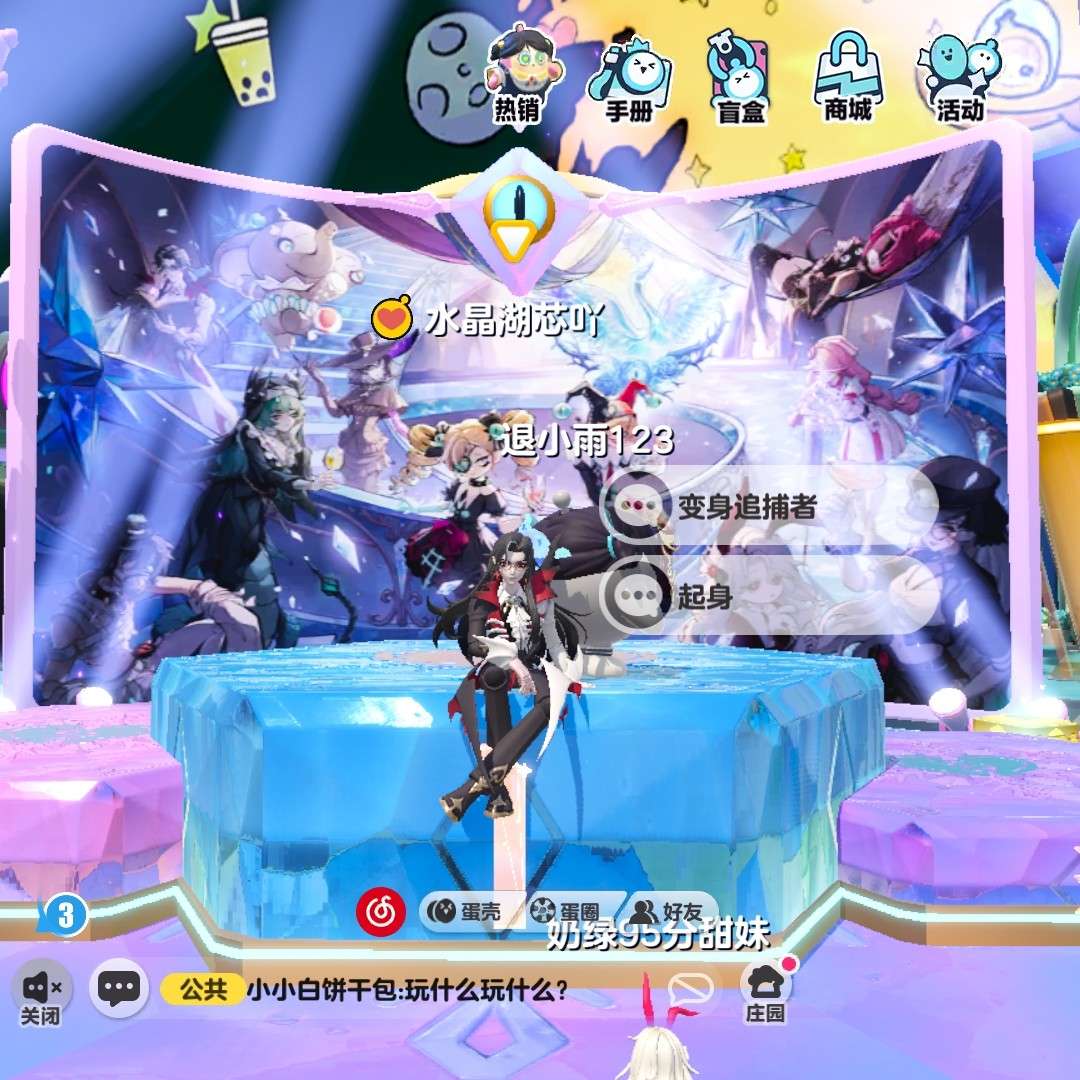
Task: Open the 蛋壳 button
Action: tap(472, 911)
